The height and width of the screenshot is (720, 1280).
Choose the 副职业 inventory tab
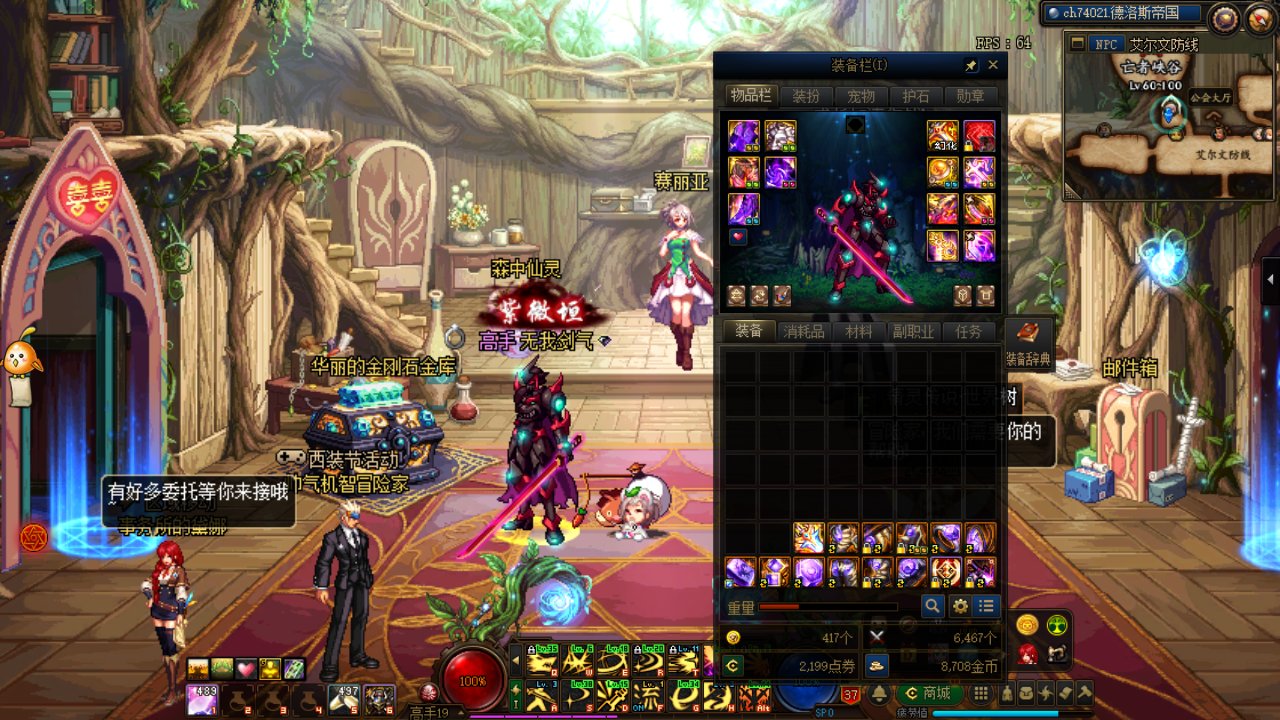914,331
